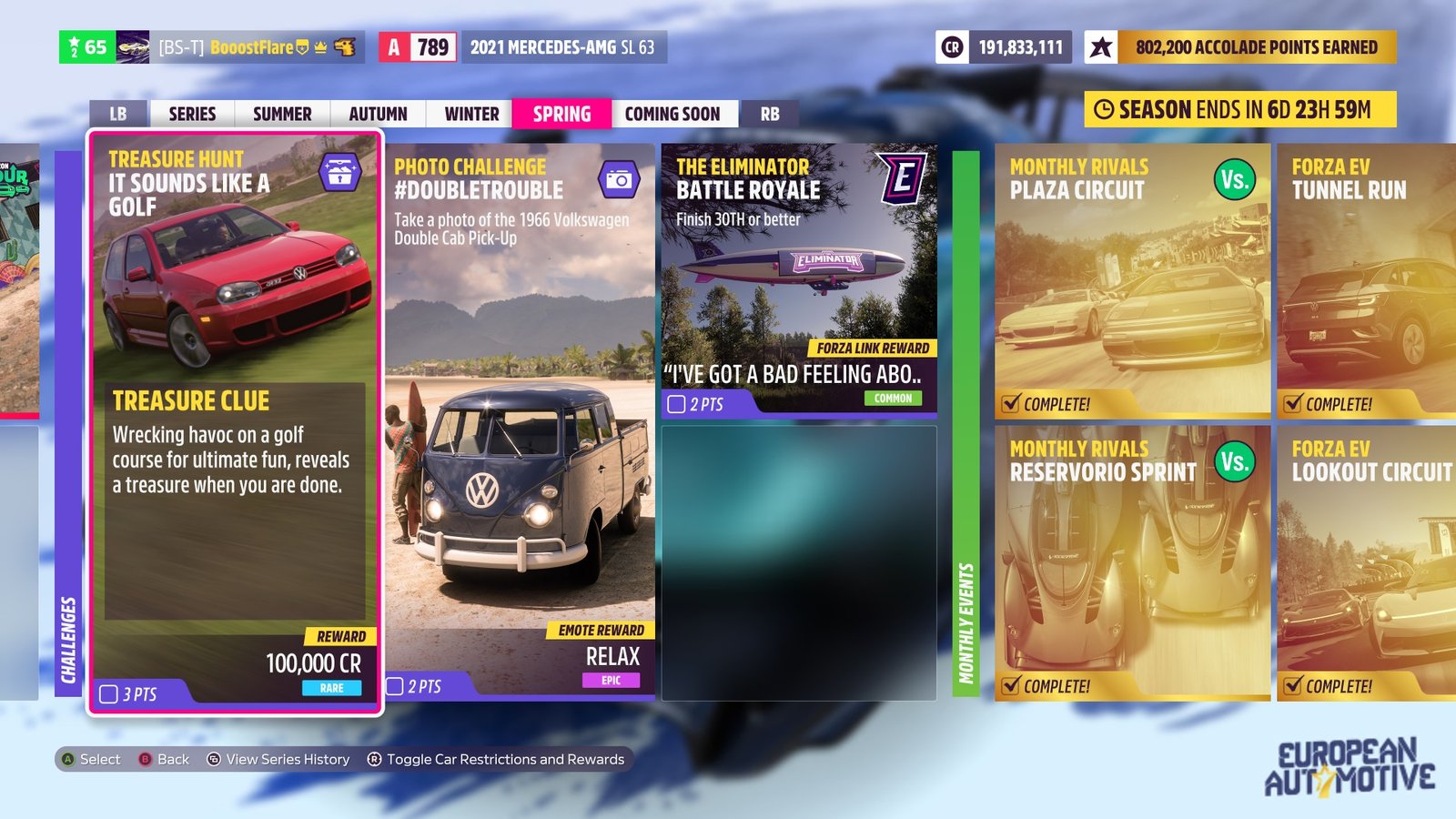Open the Coming Soon tab
Viewport: 1456px width, 819px height.
click(x=673, y=114)
